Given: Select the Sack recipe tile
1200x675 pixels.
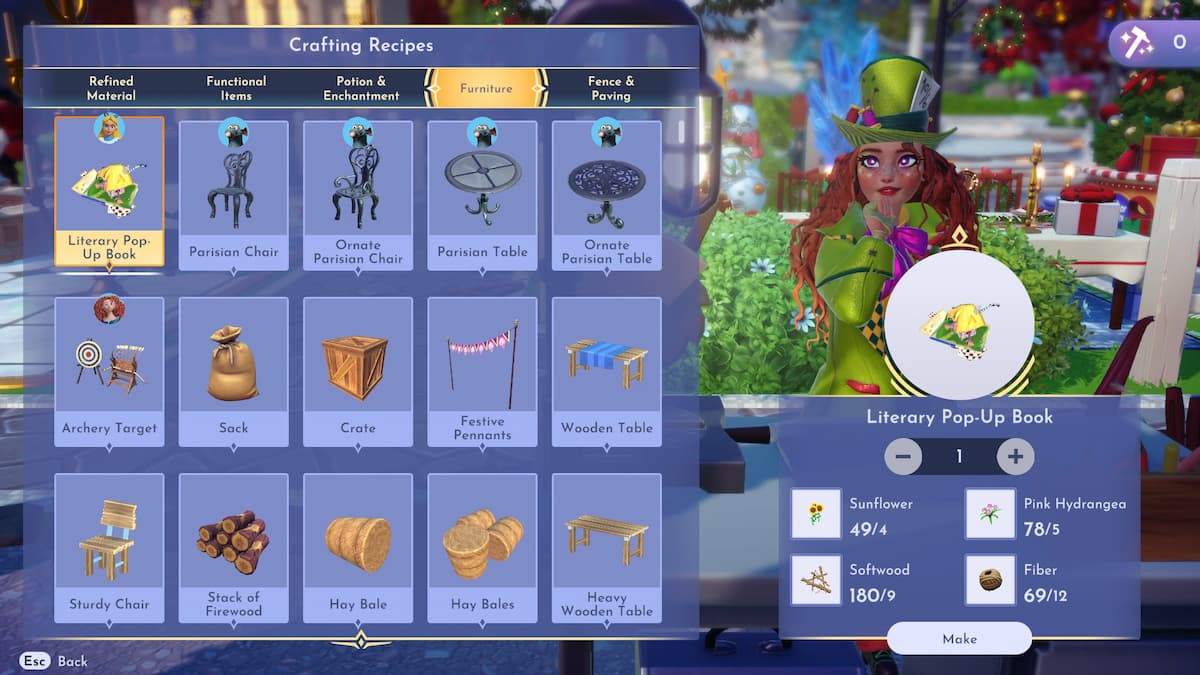Looking at the screenshot, I should [233, 372].
